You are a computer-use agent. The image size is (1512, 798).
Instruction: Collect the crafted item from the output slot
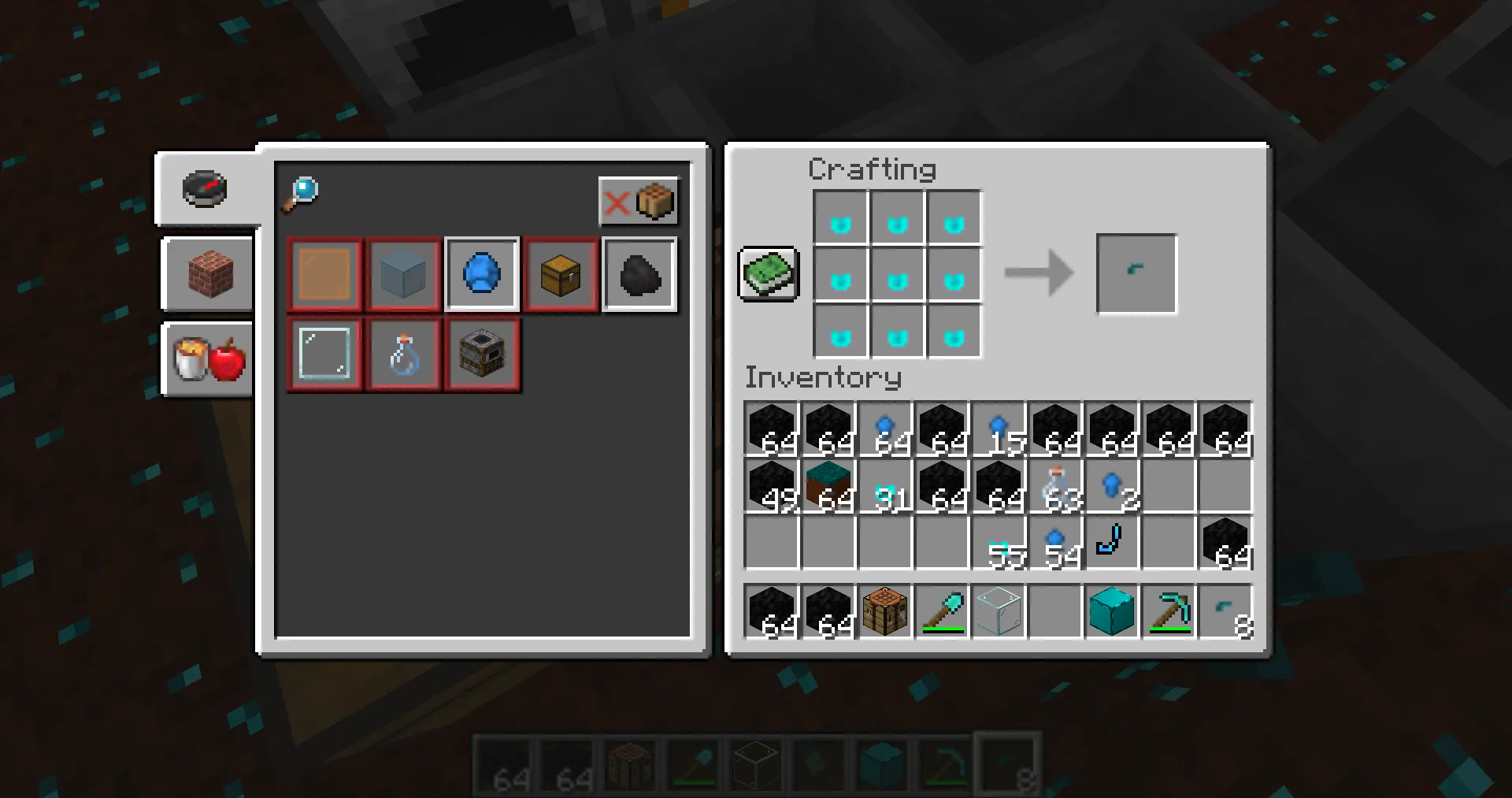point(1136,273)
